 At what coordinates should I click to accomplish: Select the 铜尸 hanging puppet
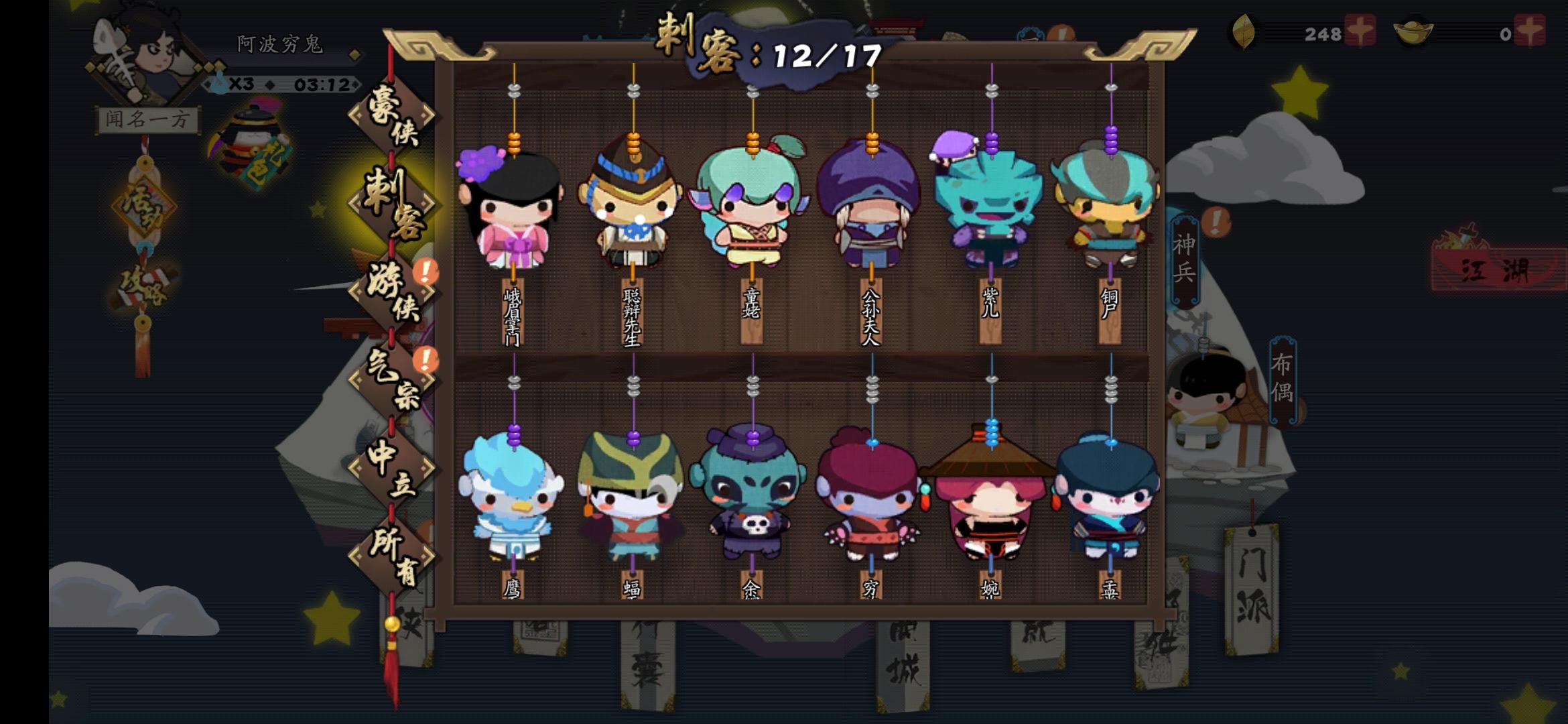coord(1110,208)
